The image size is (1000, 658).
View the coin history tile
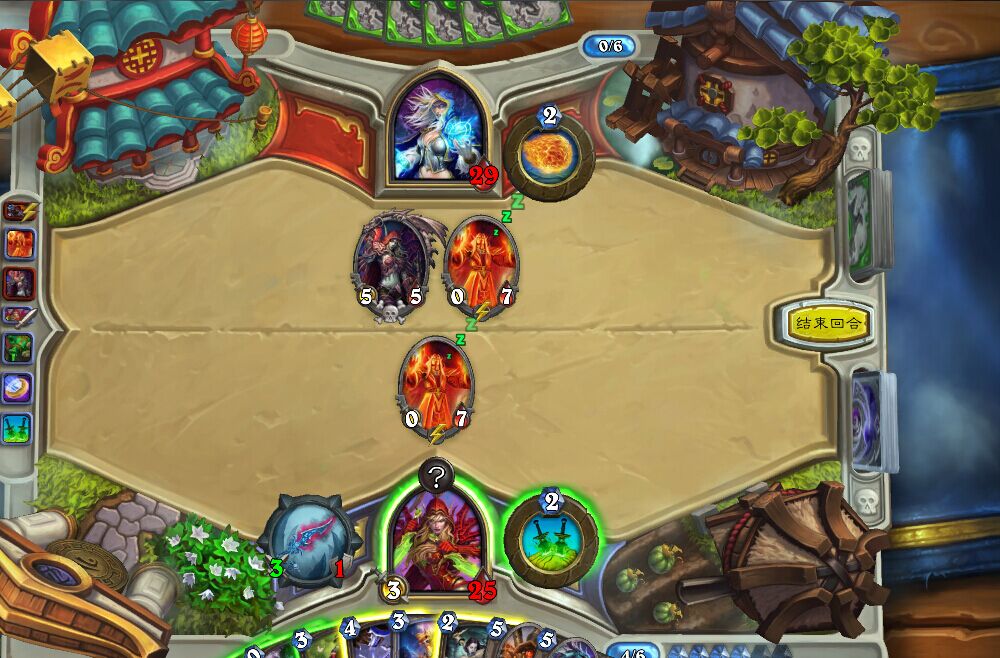coord(19,387)
